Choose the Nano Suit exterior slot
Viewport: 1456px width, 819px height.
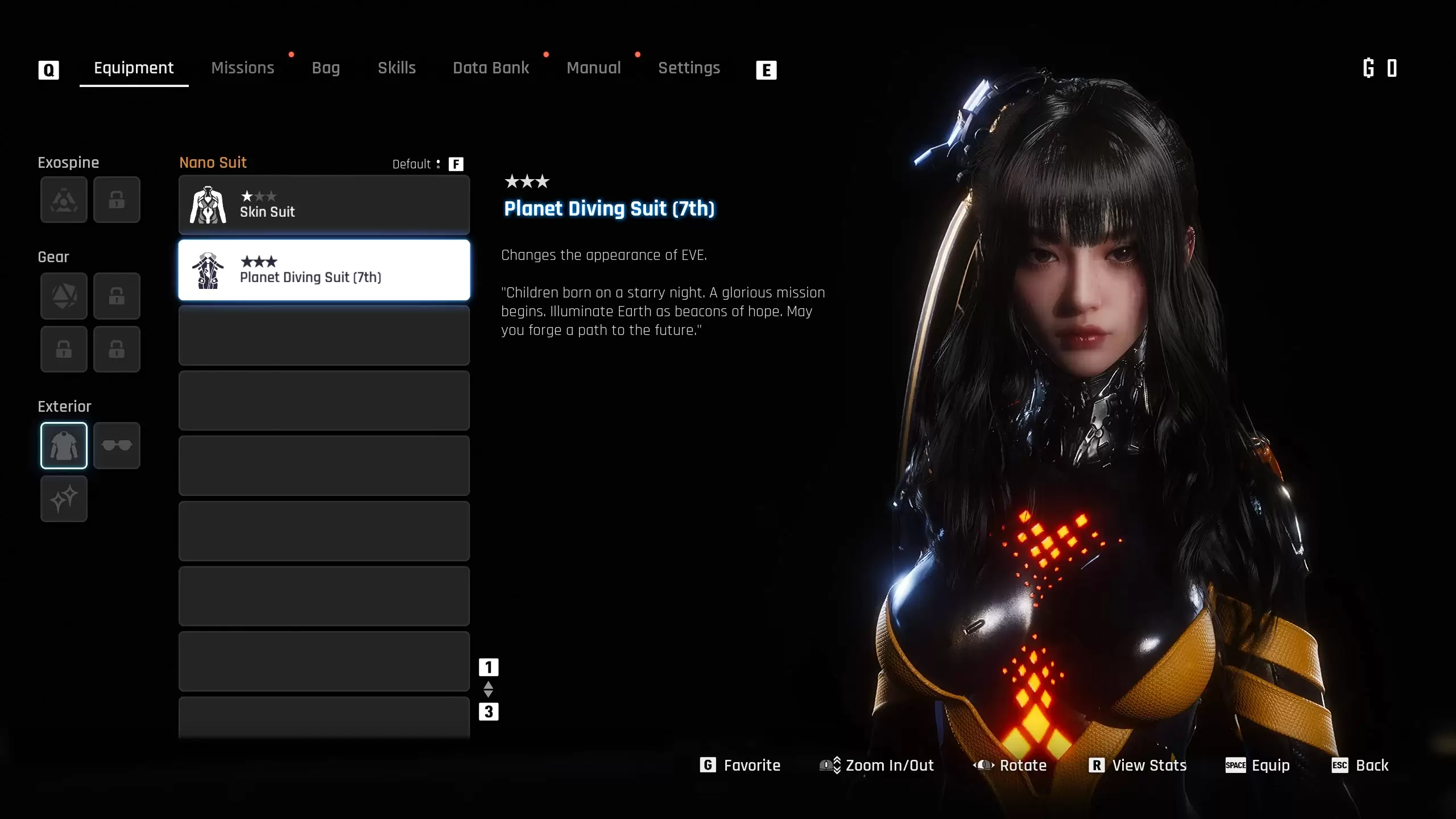point(64,445)
